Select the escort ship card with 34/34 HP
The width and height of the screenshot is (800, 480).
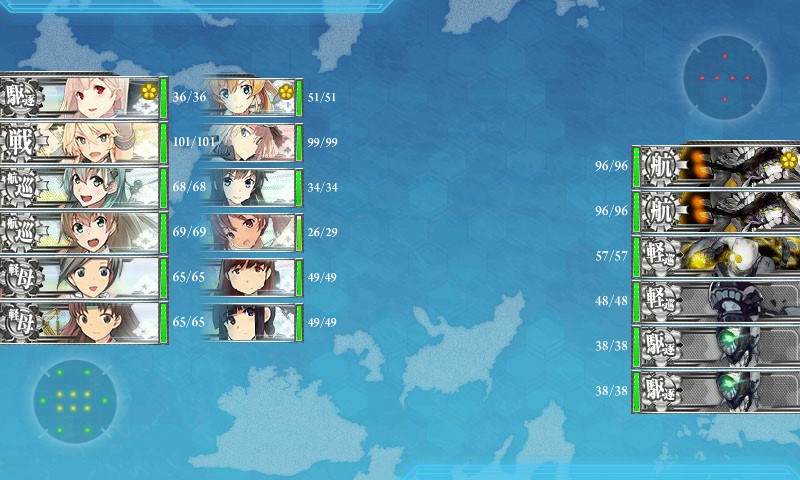click(x=250, y=187)
